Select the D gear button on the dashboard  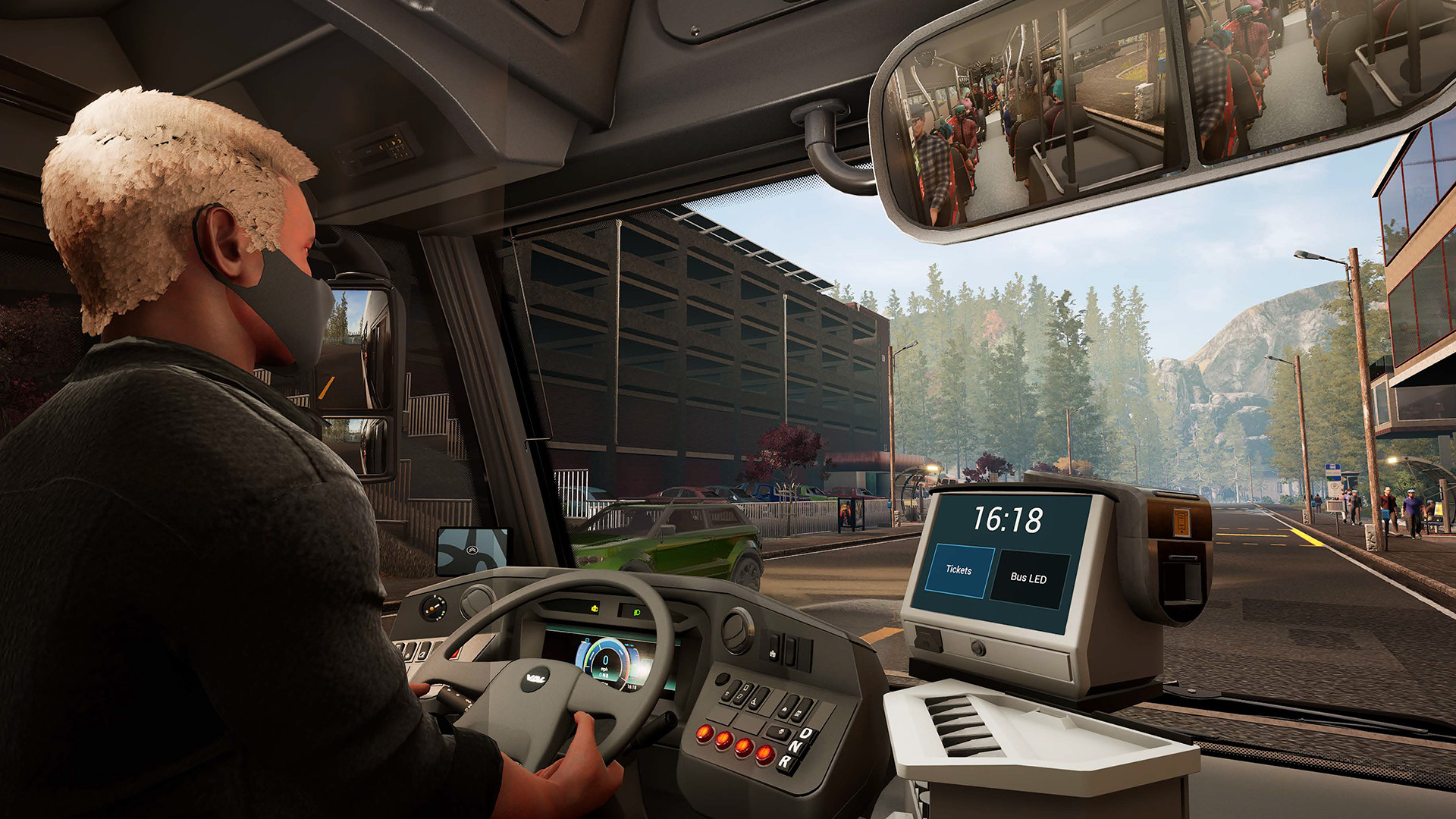click(x=805, y=734)
